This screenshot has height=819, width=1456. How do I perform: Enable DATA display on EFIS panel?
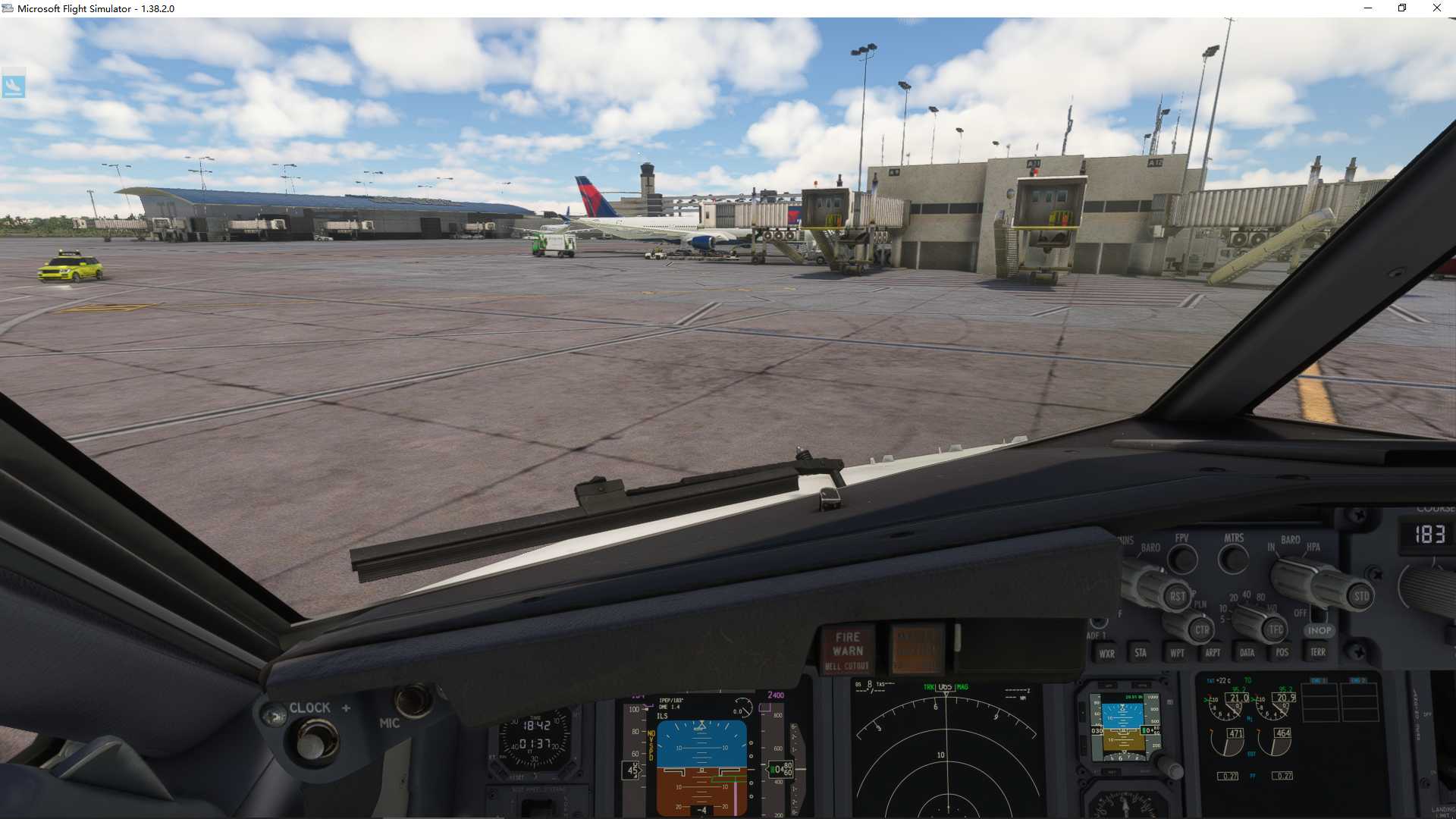point(1247,651)
